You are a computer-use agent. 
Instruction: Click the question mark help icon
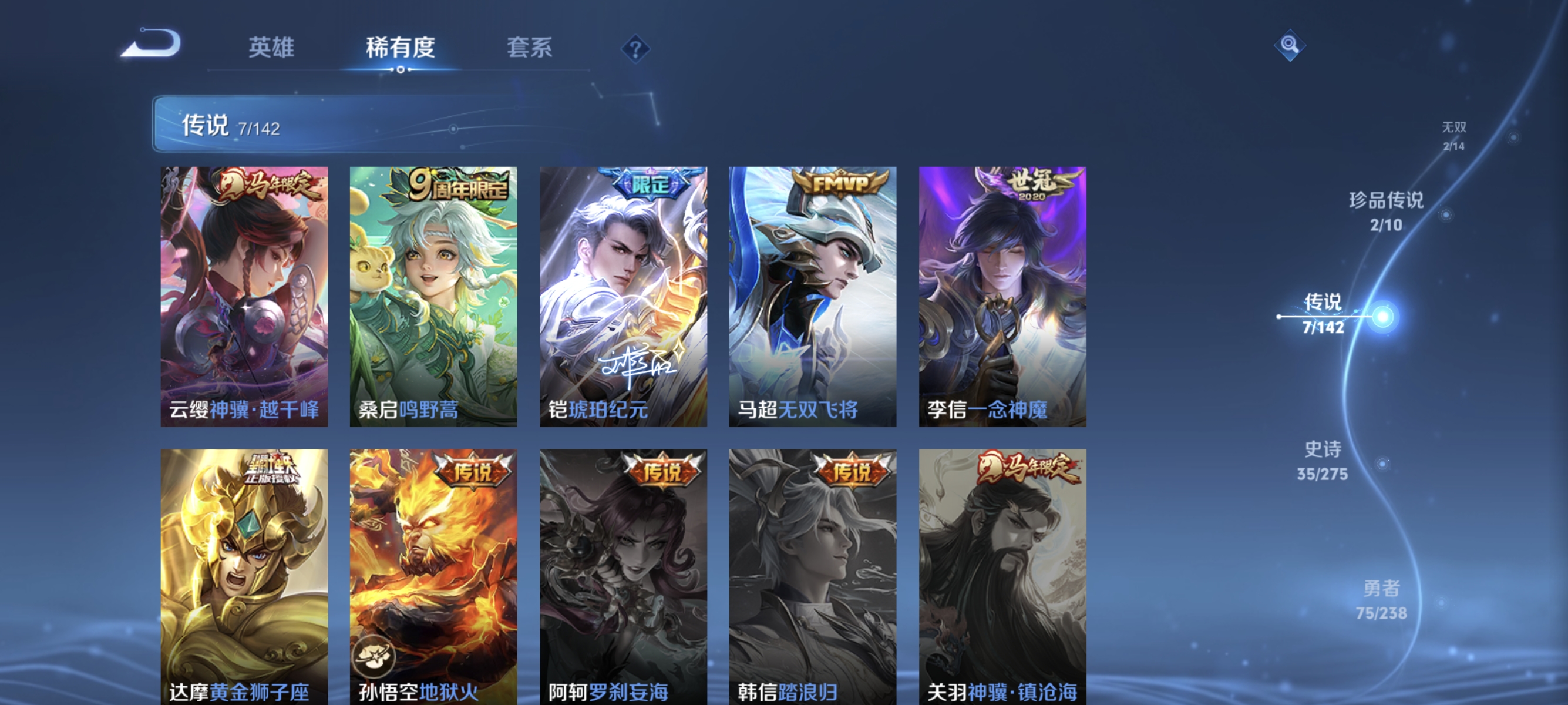tap(635, 50)
